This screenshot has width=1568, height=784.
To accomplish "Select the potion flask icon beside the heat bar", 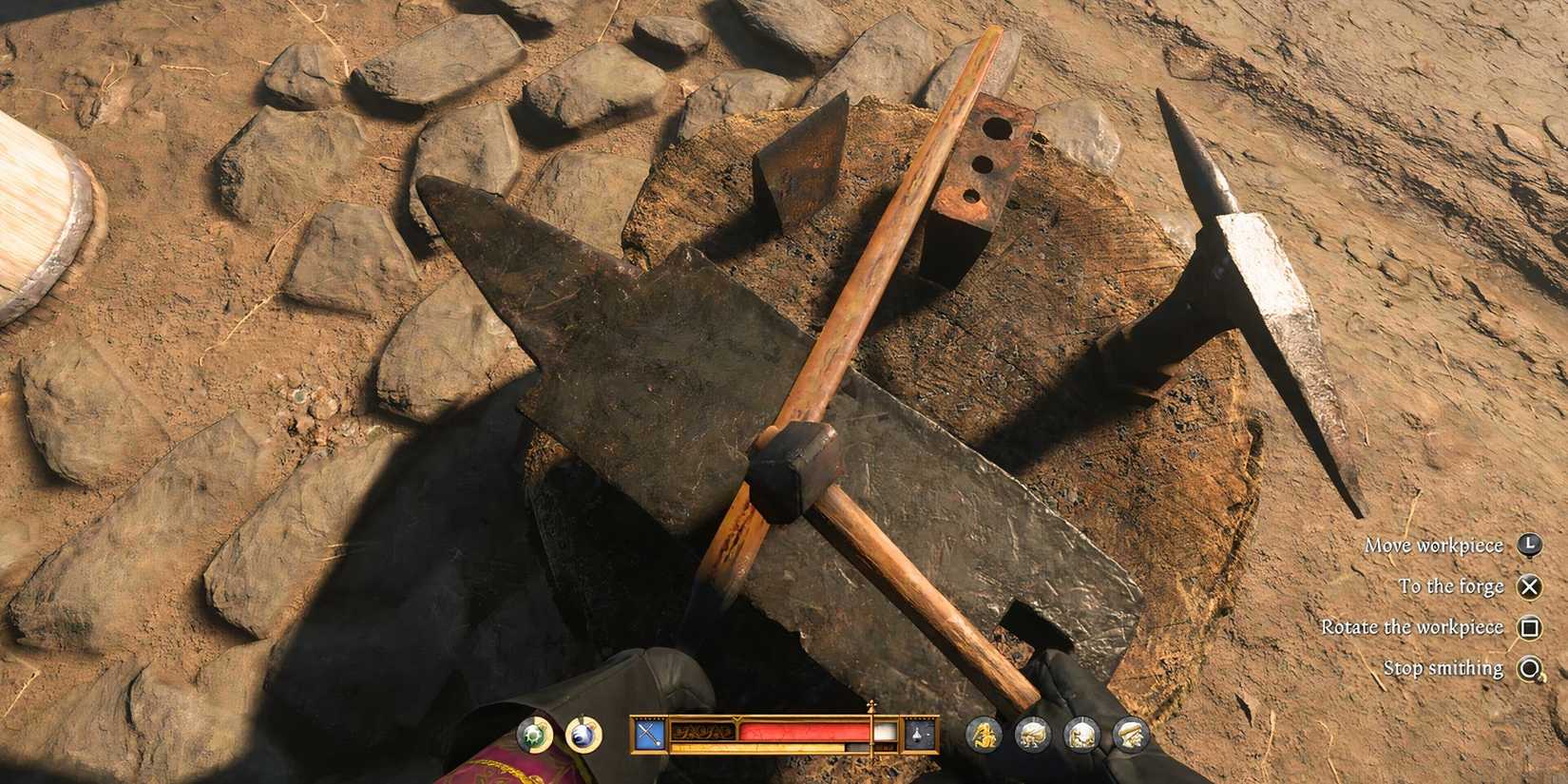I will pyautogui.click(x=916, y=732).
